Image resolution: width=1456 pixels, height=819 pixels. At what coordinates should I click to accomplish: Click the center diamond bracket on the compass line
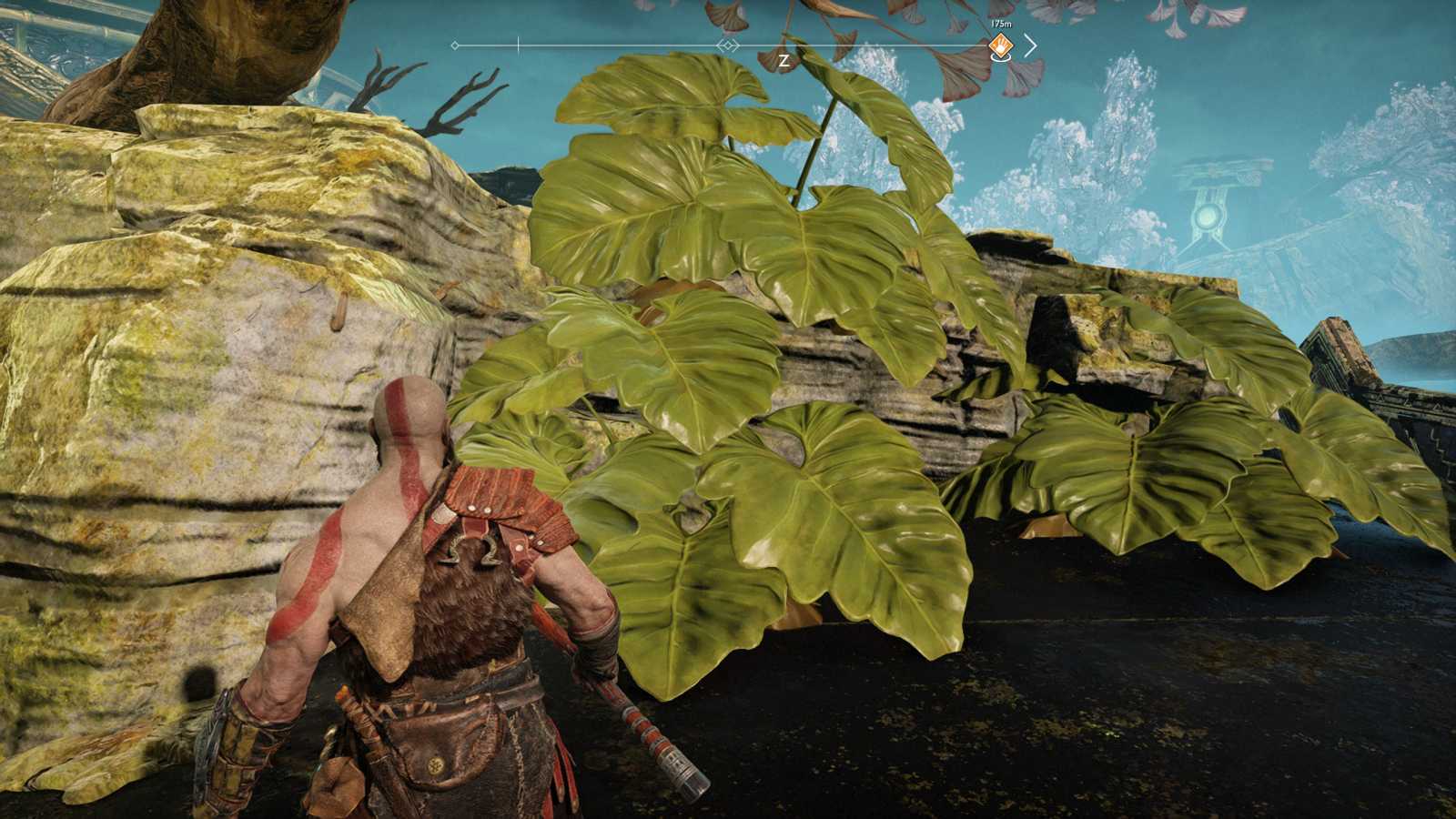coord(727,45)
